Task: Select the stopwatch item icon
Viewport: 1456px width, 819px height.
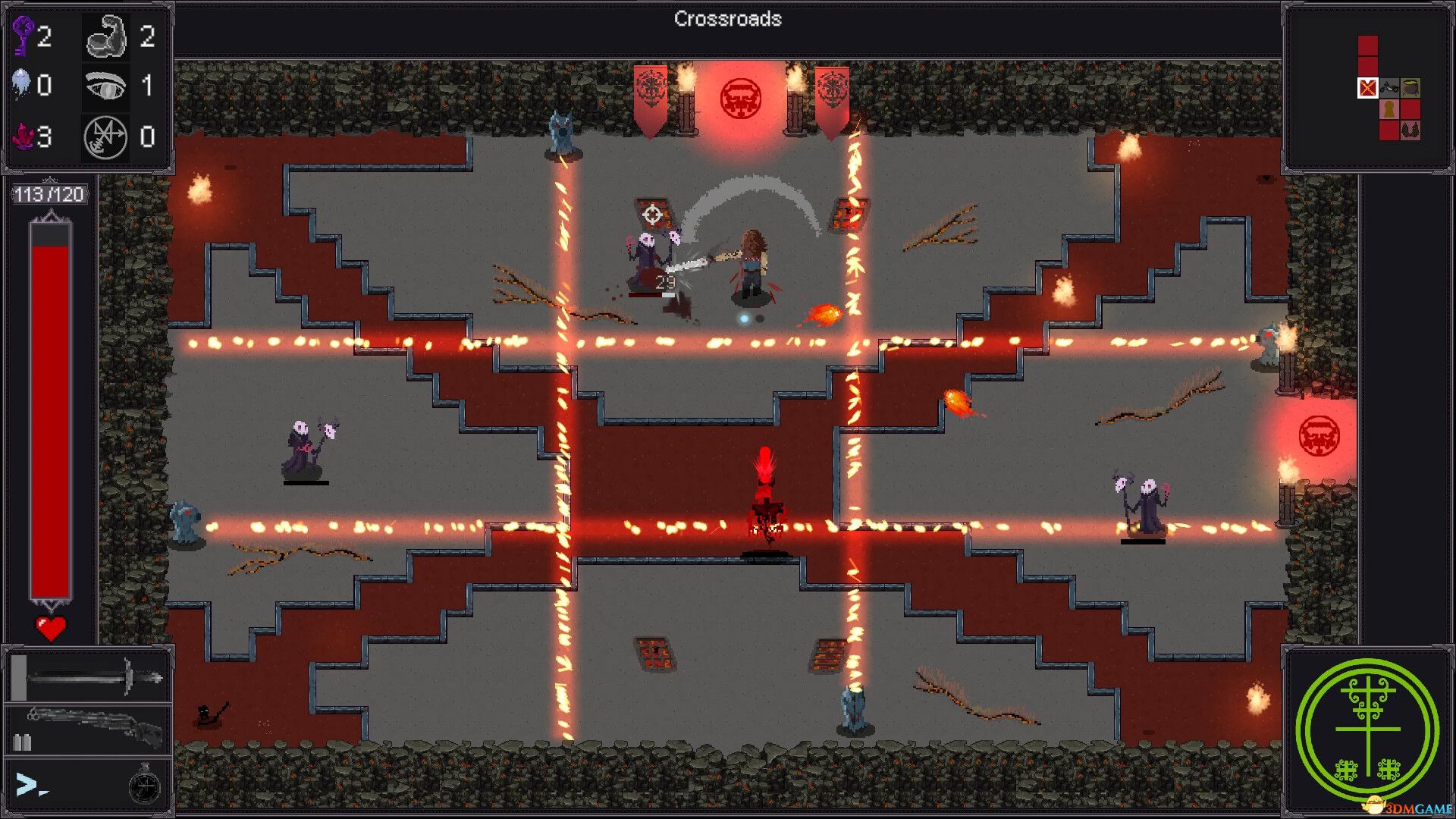Action: (x=144, y=785)
